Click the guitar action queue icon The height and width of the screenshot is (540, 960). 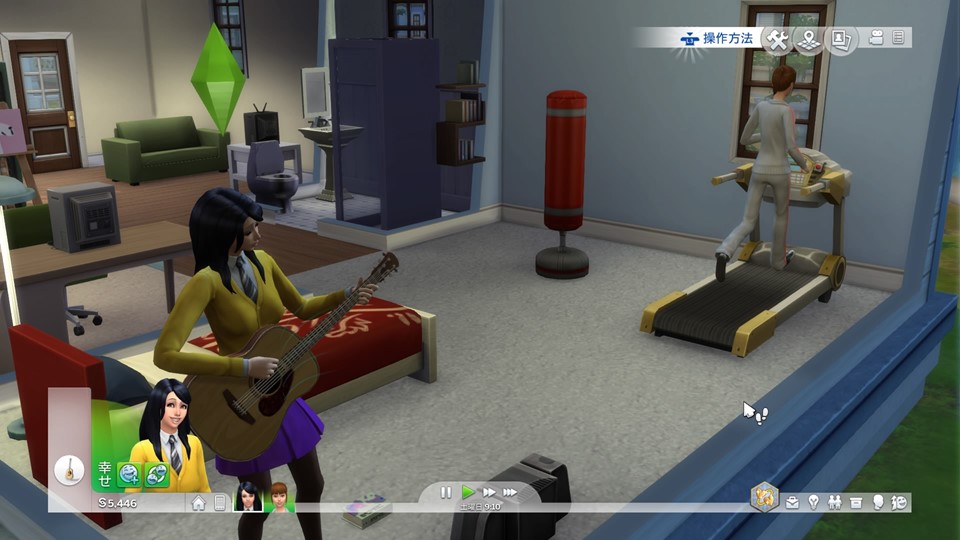[69, 468]
